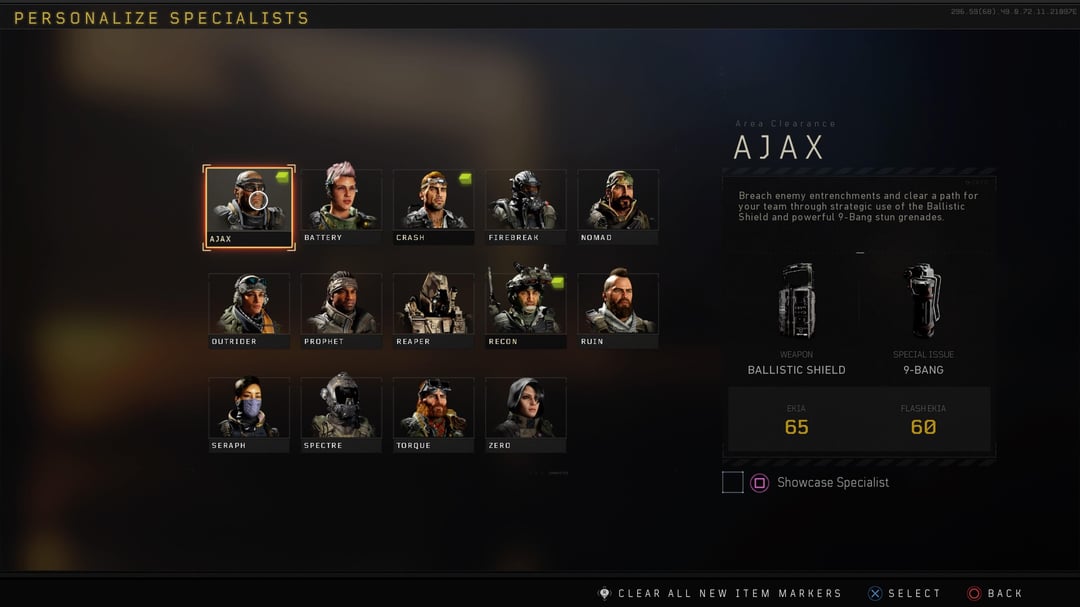Screen dimensions: 1080x607
Task: View the Ballistic Shield weapon icon
Action: coord(797,300)
